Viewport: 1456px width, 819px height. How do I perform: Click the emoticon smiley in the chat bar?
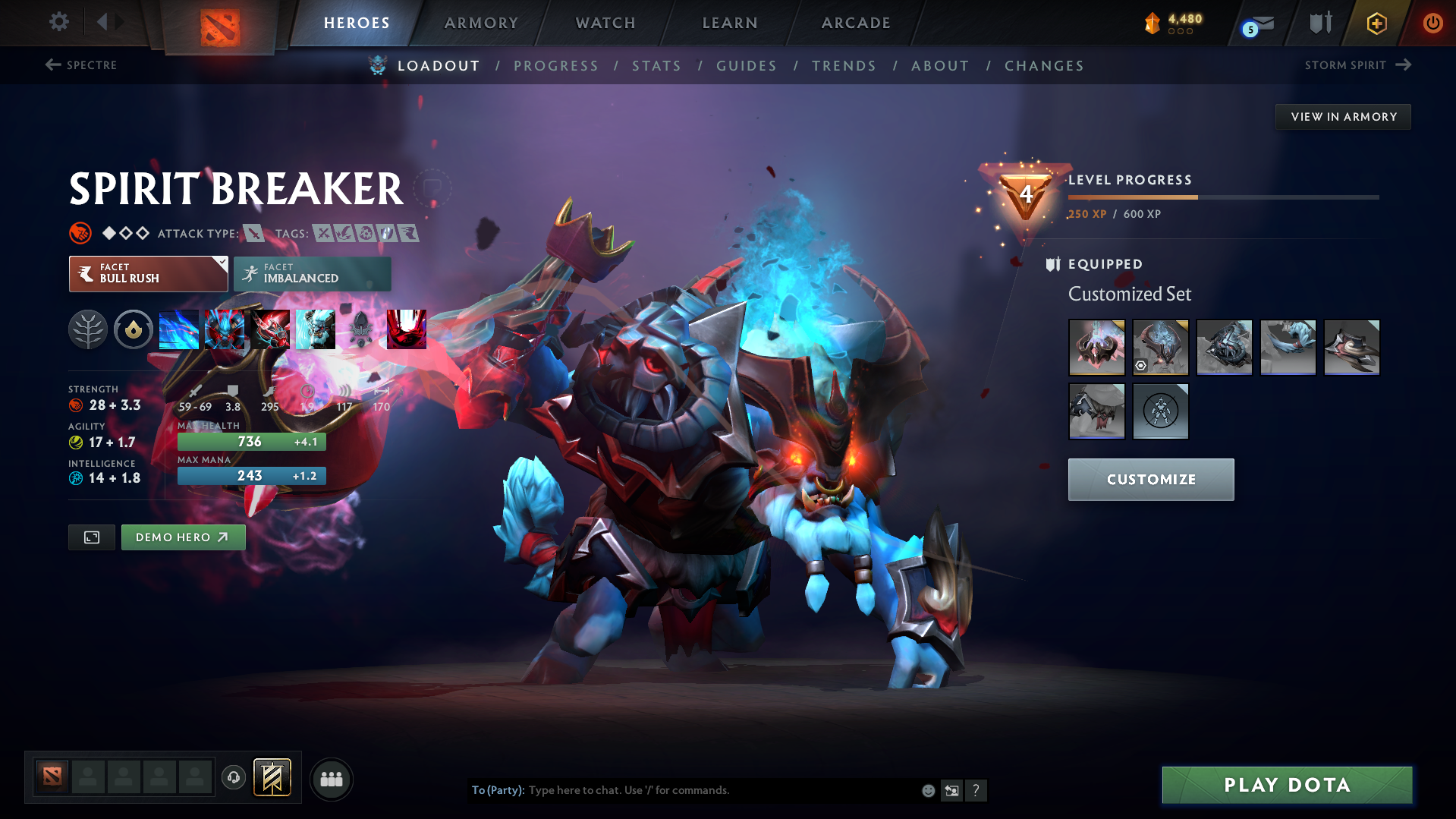pyautogui.click(x=927, y=790)
